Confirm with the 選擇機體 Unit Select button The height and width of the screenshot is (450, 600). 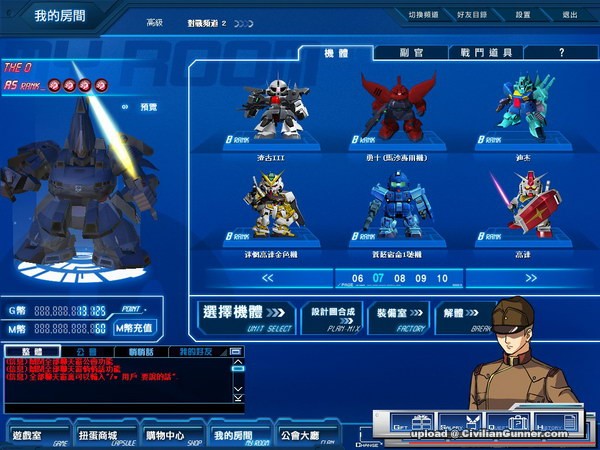point(246,317)
